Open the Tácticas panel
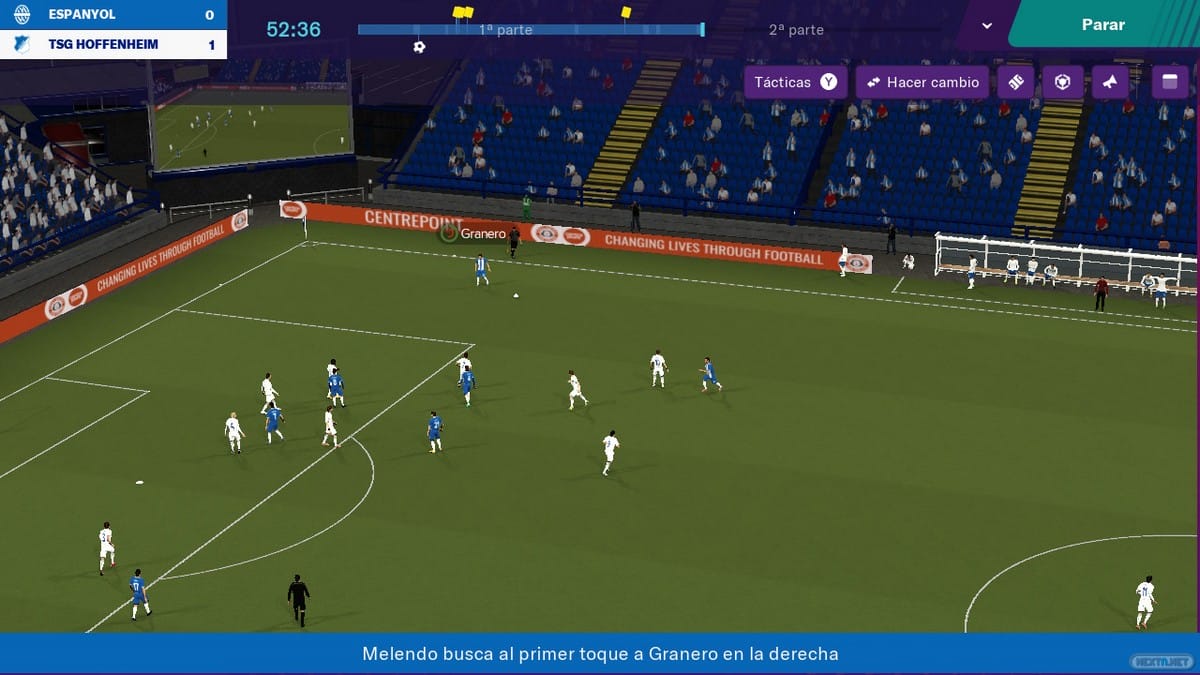This screenshot has width=1200, height=675. coord(795,82)
